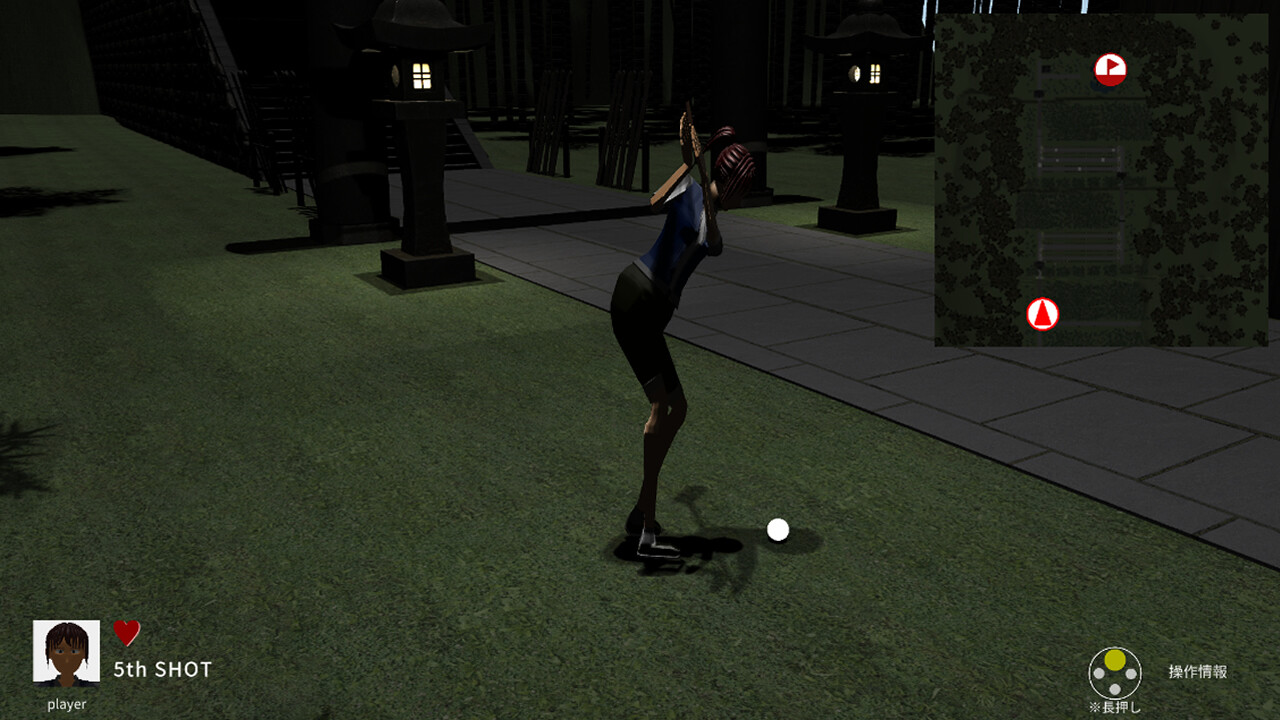Select the red player position marker on the minimap
This screenshot has width=1280, height=720.
(1043, 314)
